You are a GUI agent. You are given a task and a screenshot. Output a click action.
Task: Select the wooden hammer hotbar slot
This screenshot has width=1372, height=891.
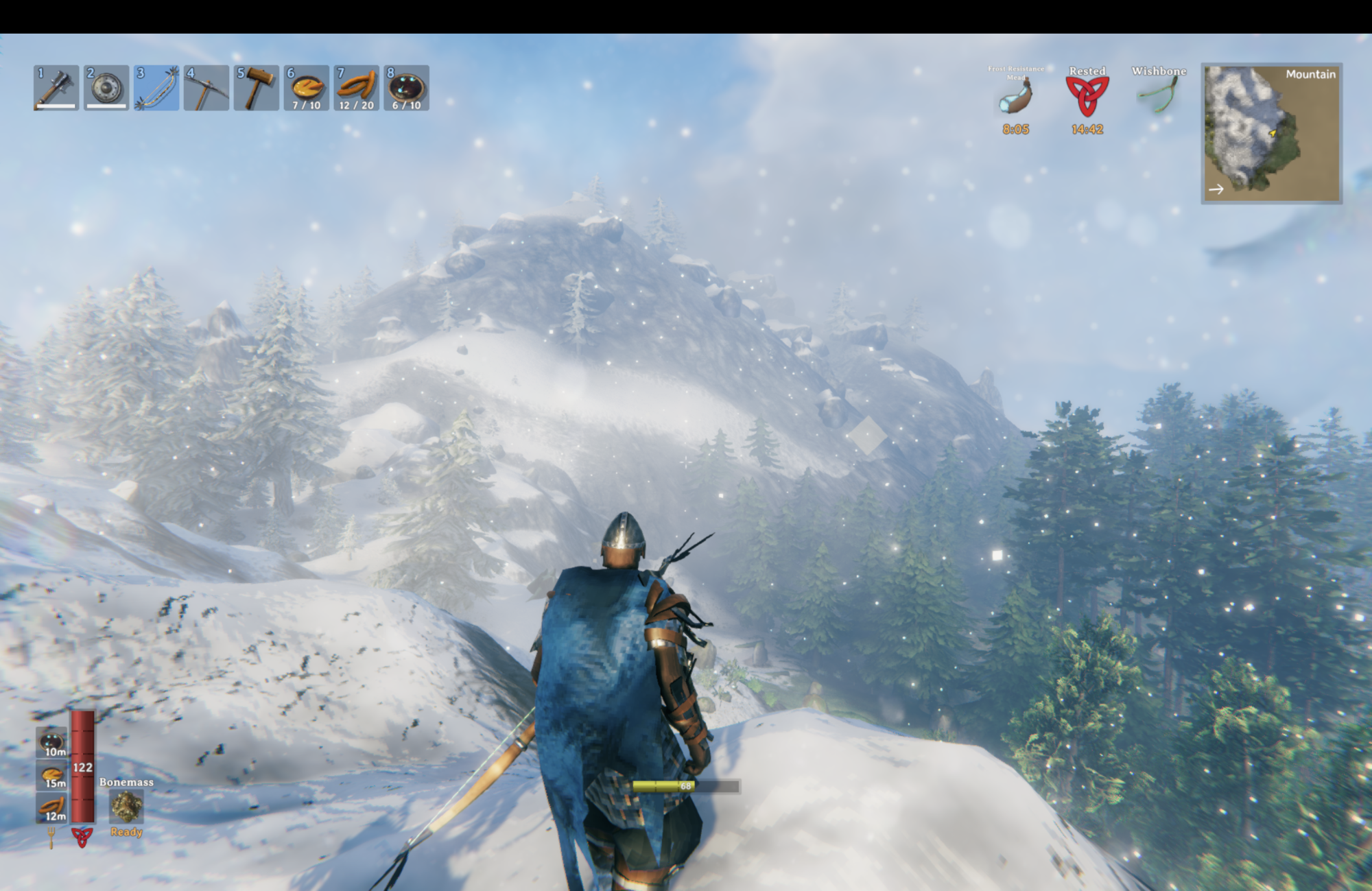click(257, 88)
